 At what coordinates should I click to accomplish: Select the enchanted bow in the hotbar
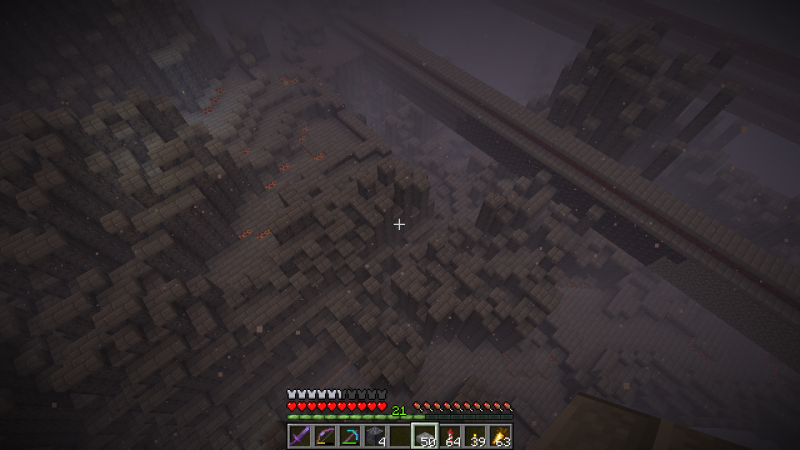pyautogui.click(x=325, y=436)
